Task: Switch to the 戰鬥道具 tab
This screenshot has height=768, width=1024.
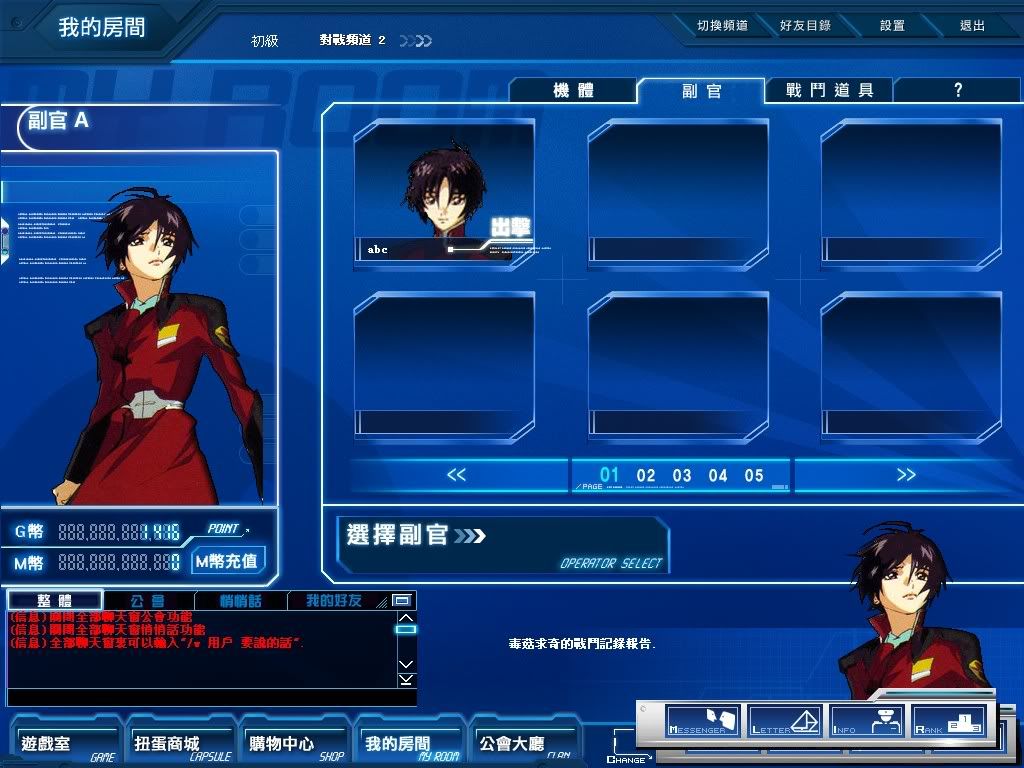Action: [829, 91]
